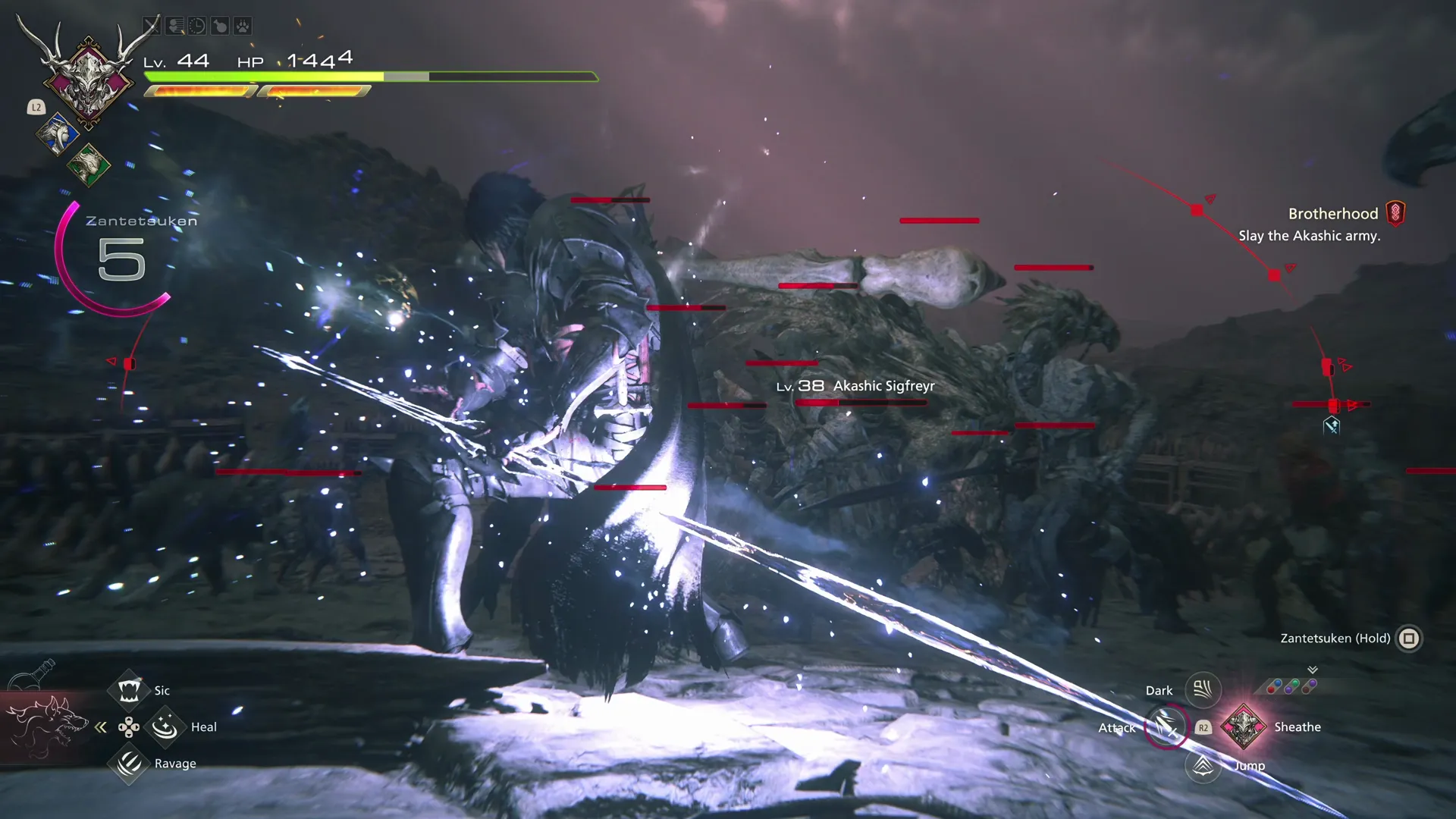Select the crossed swords icon in the top toolbar
Viewport: 1456px width, 819px height.
coord(152,25)
